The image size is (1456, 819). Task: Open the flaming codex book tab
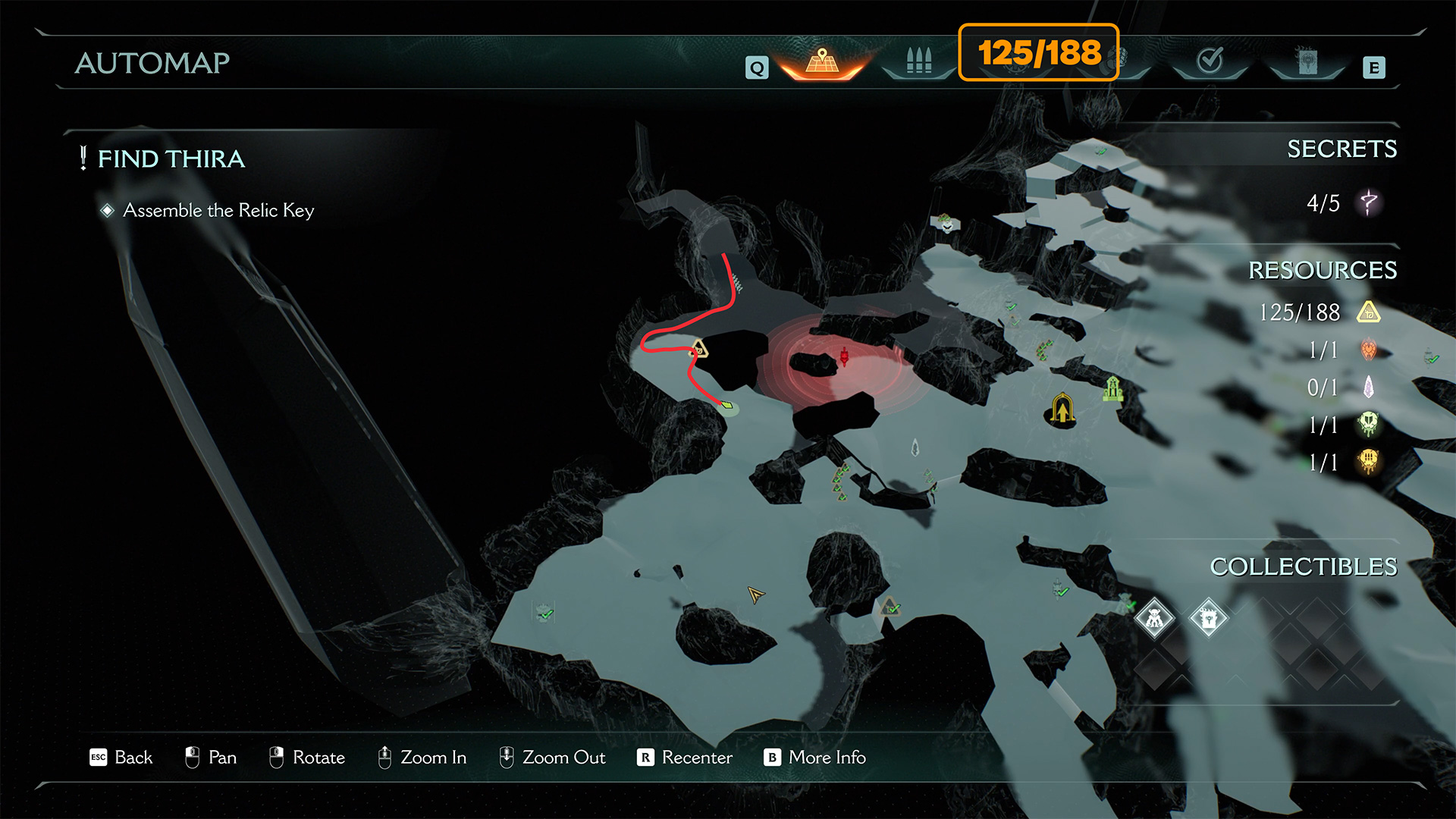point(1307,61)
